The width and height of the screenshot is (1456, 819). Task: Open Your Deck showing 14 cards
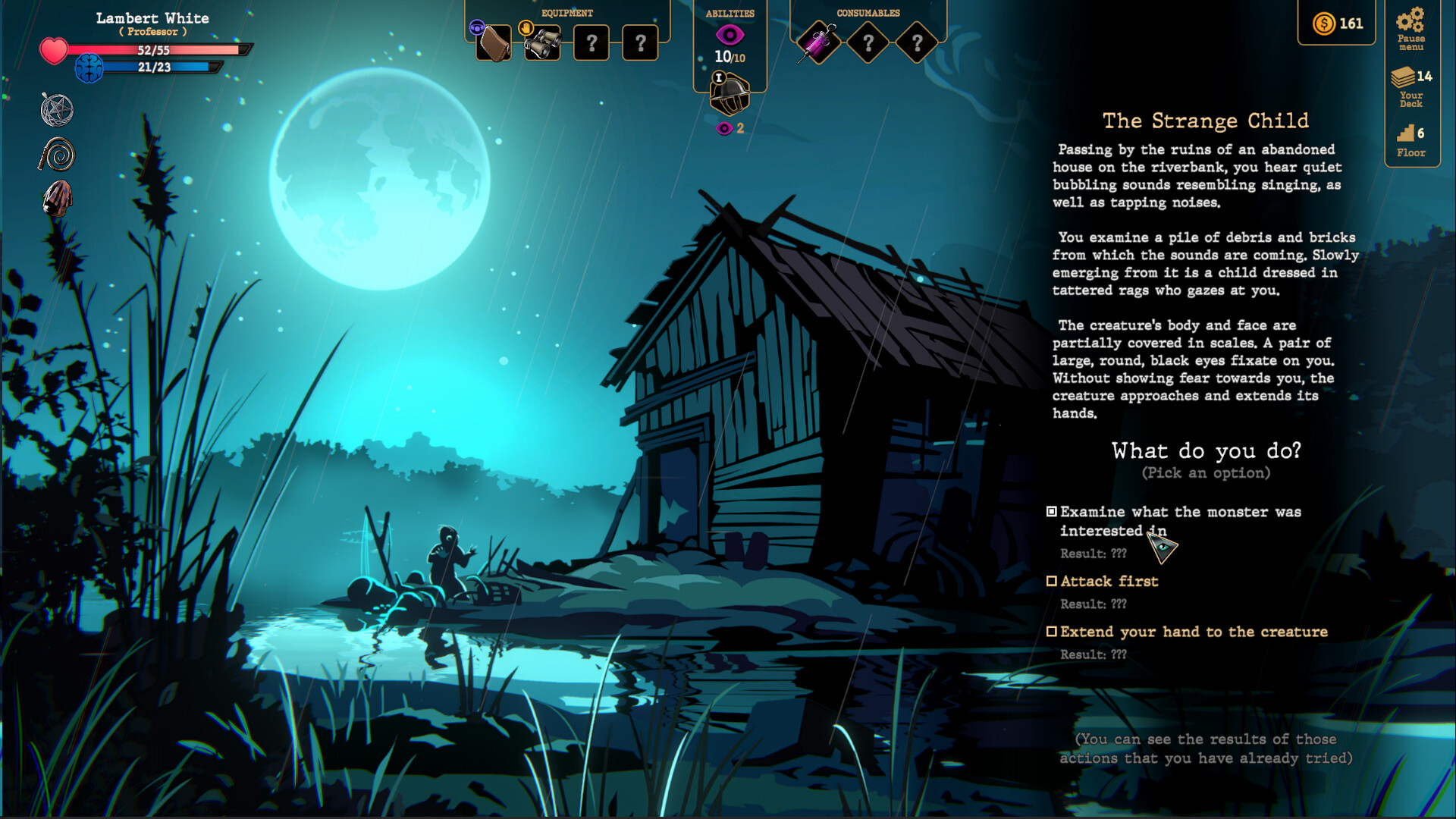pyautogui.click(x=1410, y=86)
